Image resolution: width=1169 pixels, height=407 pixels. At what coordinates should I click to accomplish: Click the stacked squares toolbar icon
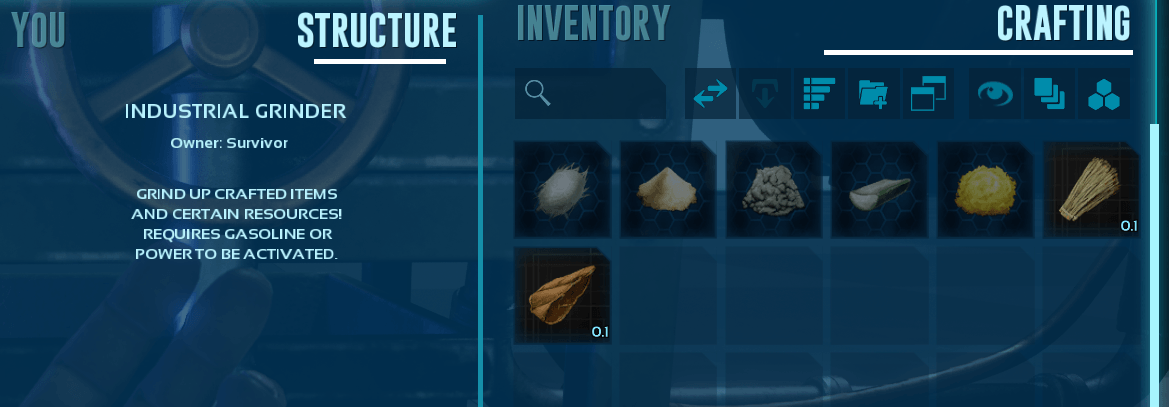[x=1049, y=94]
